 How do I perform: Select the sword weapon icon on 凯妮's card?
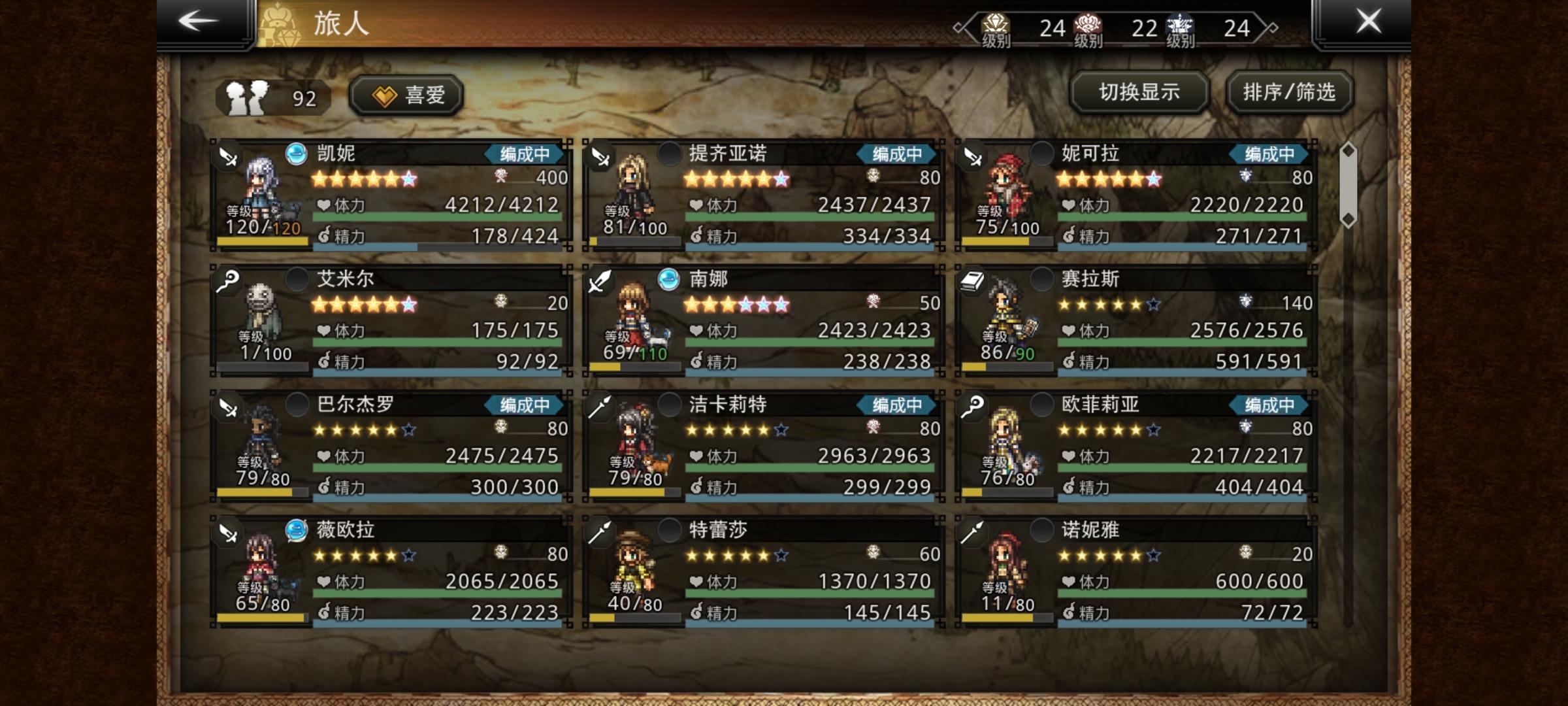[227, 157]
